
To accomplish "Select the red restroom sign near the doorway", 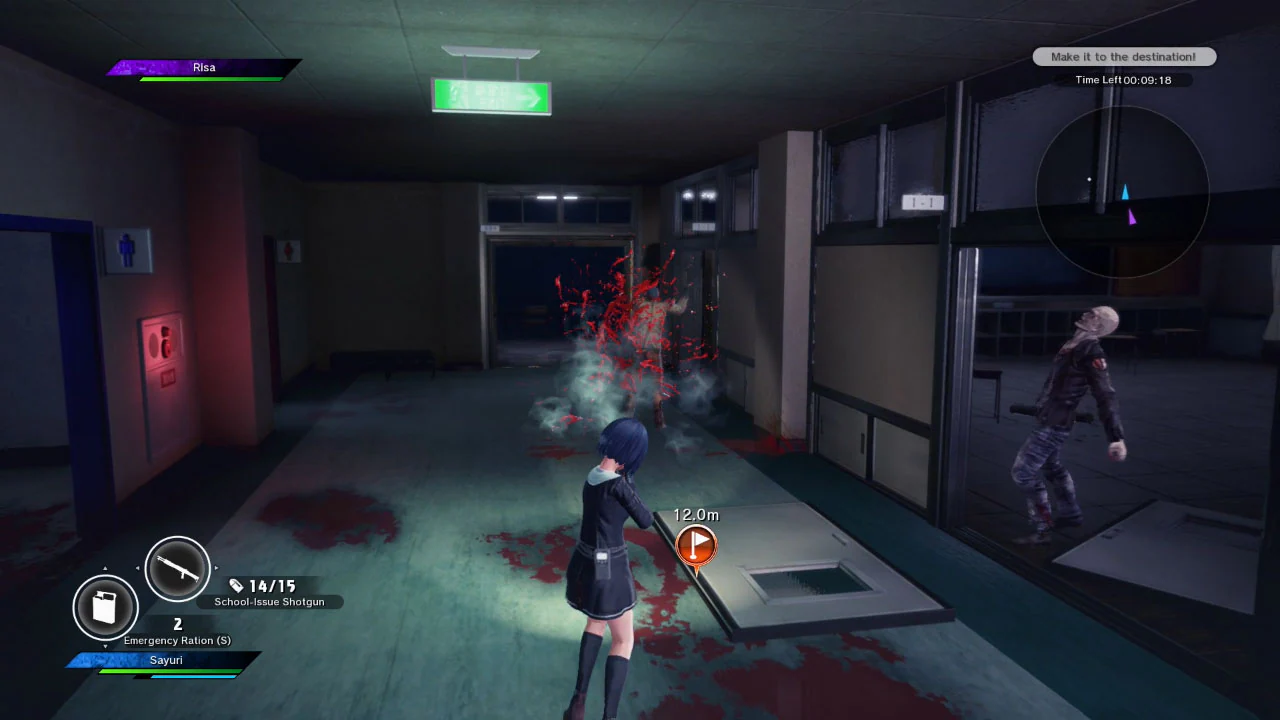I will click(x=290, y=250).
